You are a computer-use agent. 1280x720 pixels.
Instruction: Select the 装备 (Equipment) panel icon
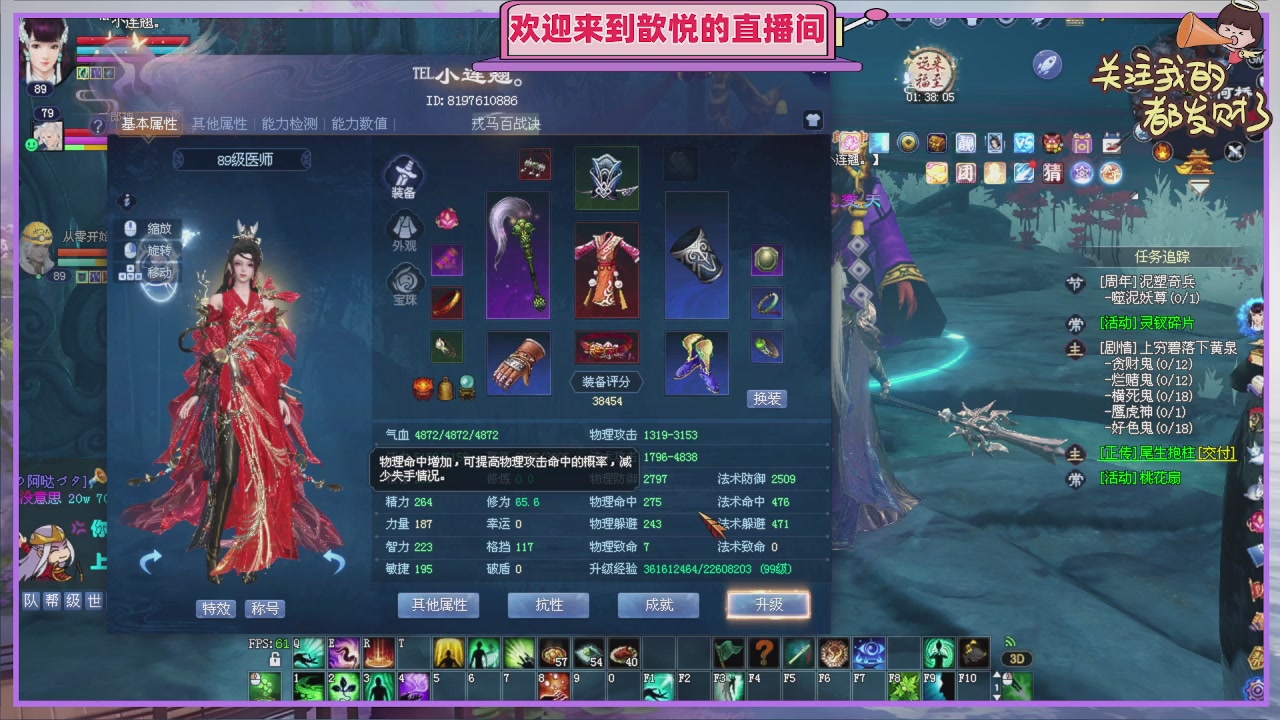pos(405,175)
